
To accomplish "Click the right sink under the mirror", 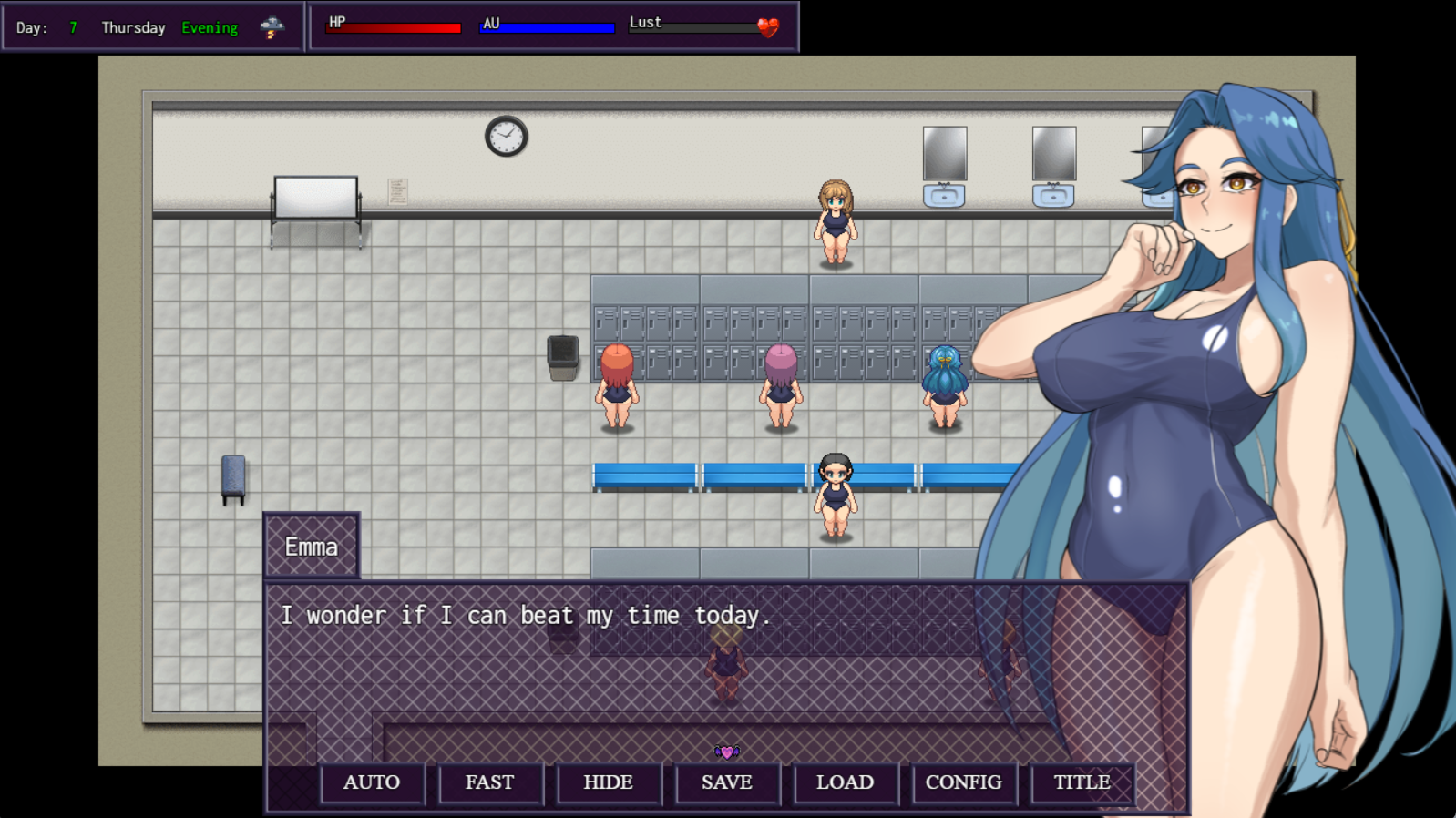I will (x=1052, y=194).
